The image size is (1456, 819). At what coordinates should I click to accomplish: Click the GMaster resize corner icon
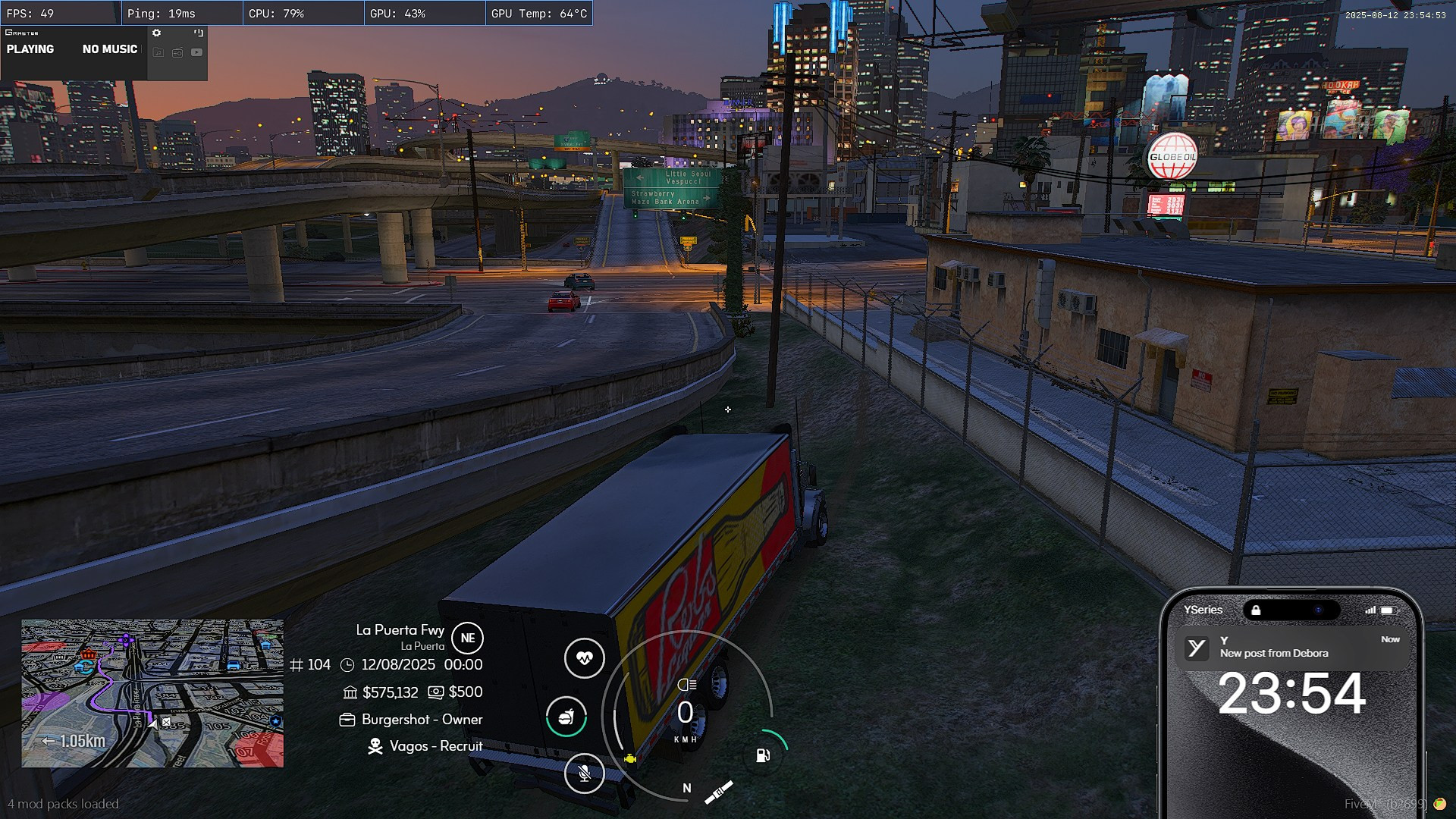199,33
